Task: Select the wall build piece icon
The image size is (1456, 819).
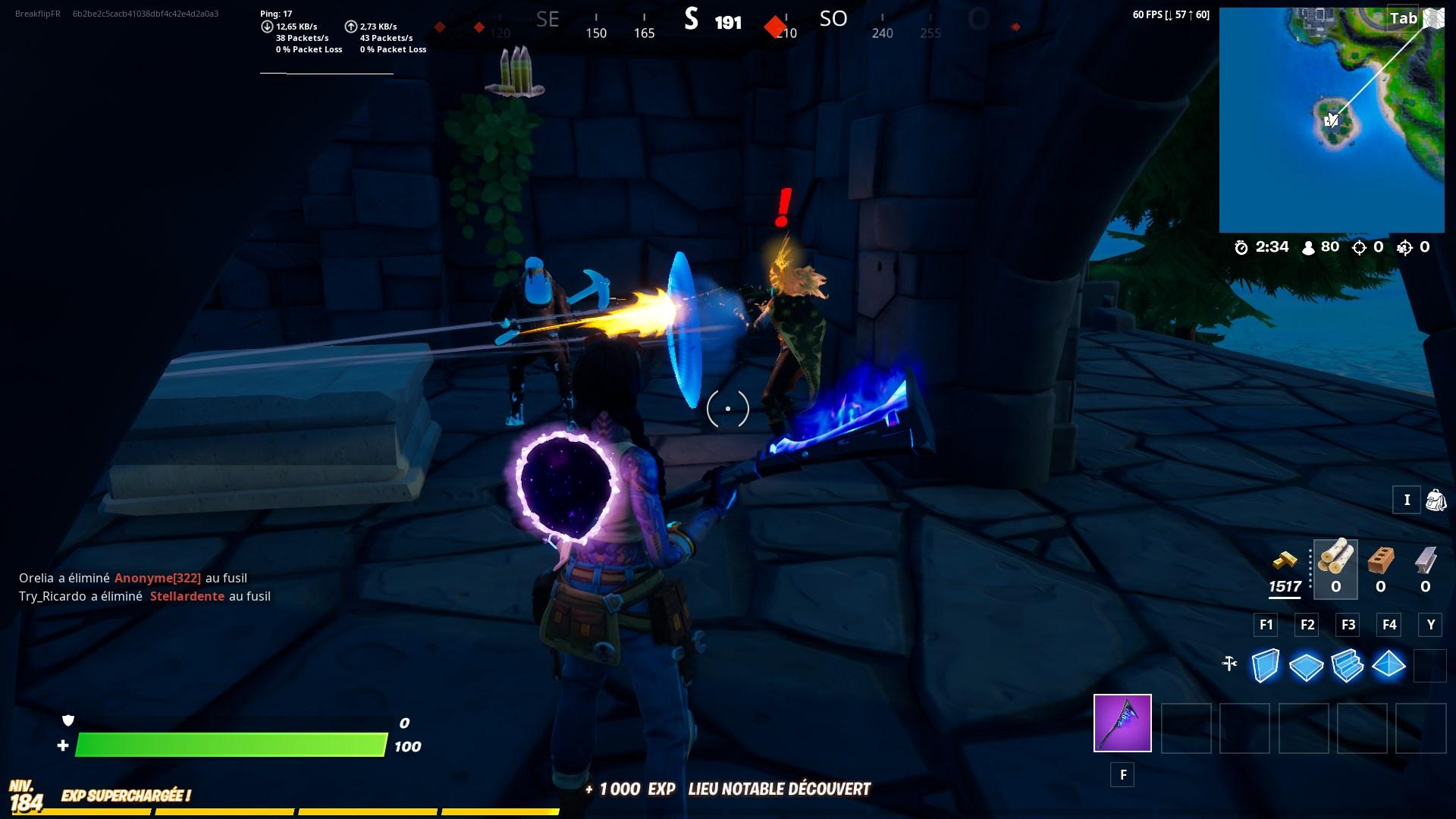Action: (x=1265, y=666)
